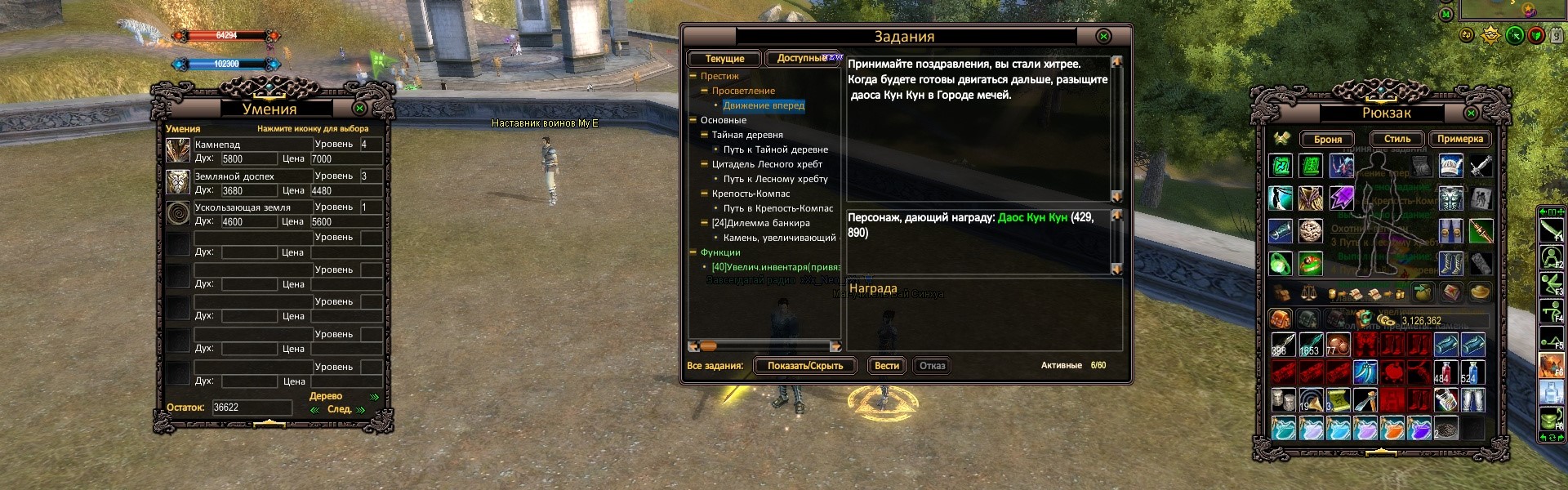The width and height of the screenshot is (1568, 490).
Task: Open the Примерка tab in backpack
Action: coord(1459,139)
